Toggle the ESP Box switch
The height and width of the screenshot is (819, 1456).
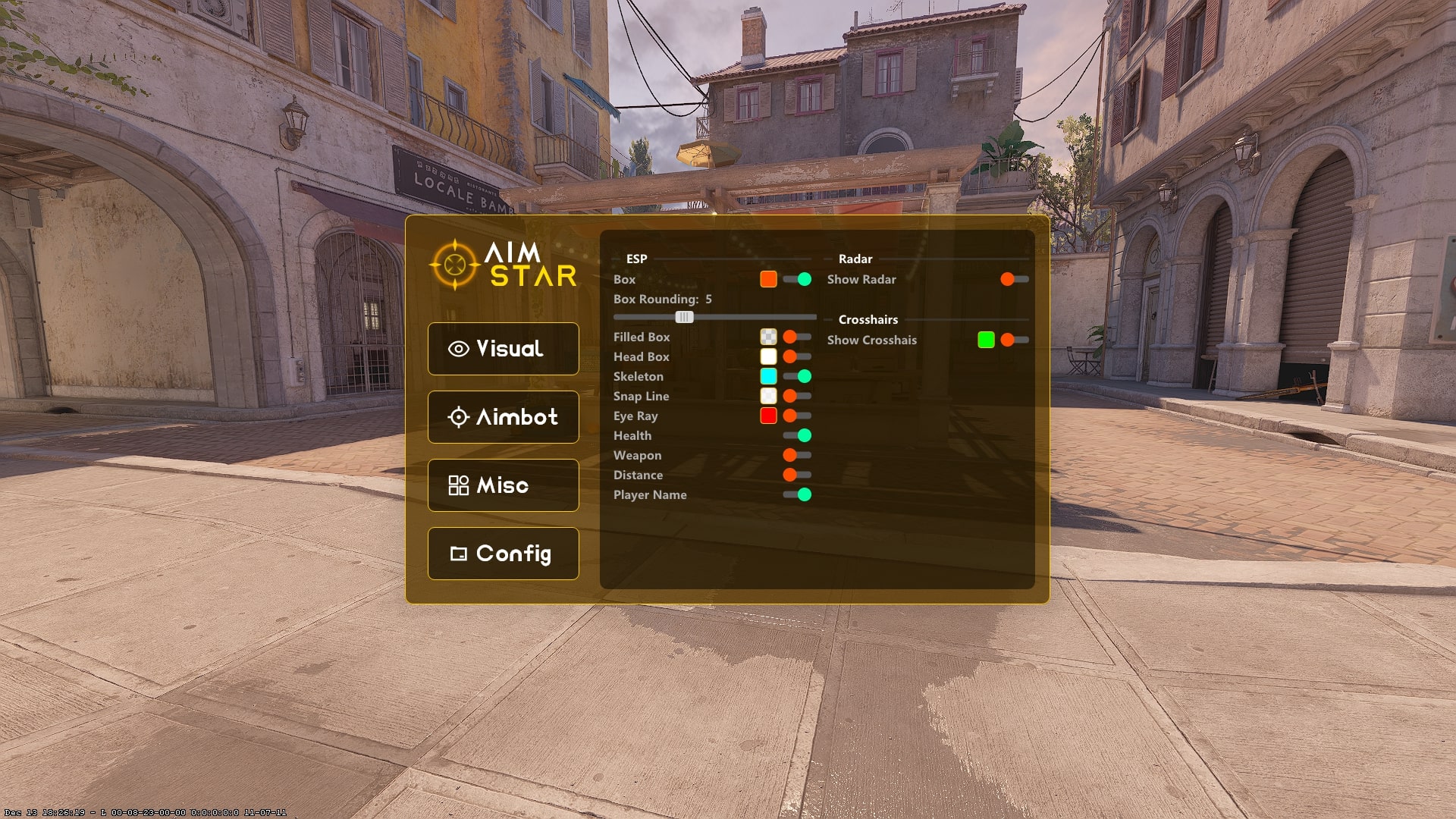(x=797, y=279)
